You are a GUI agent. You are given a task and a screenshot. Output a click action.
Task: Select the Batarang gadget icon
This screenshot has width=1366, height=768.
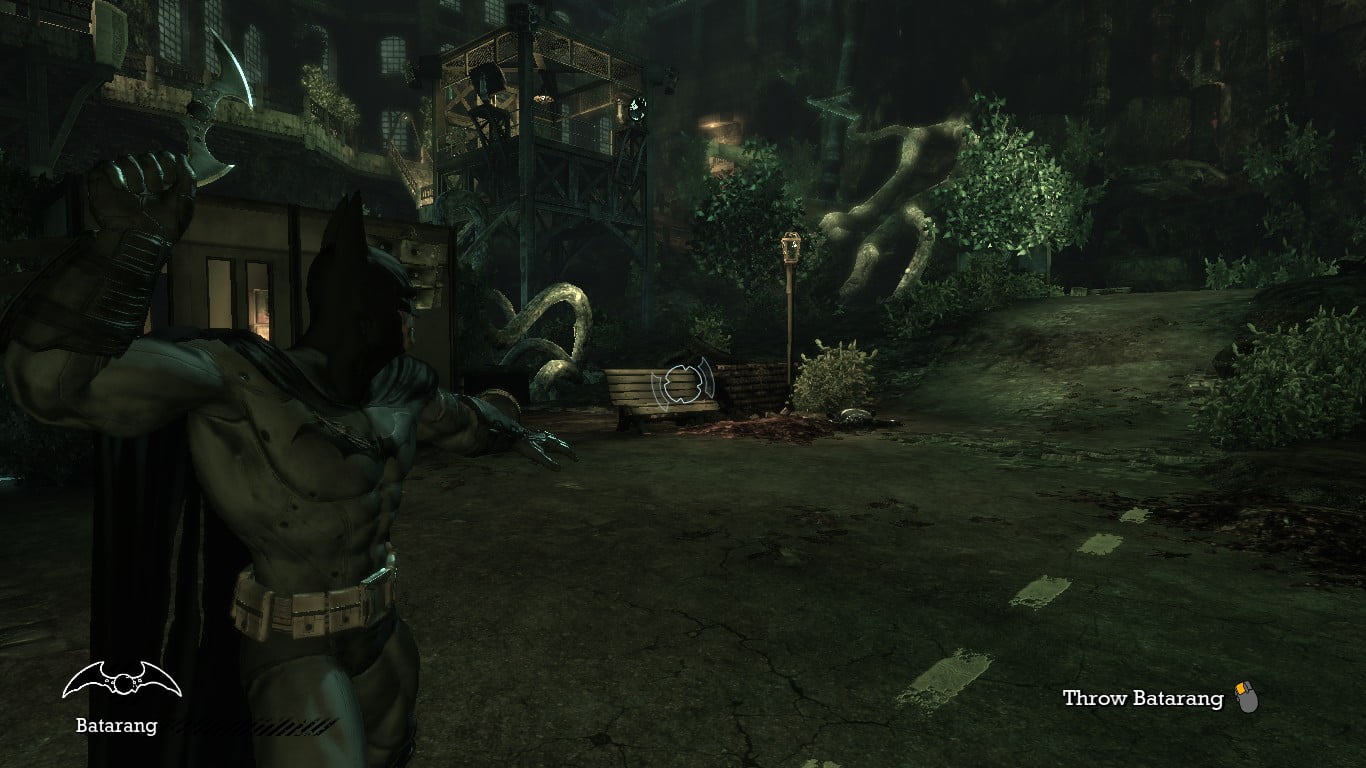pyautogui.click(x=121, y=681)
